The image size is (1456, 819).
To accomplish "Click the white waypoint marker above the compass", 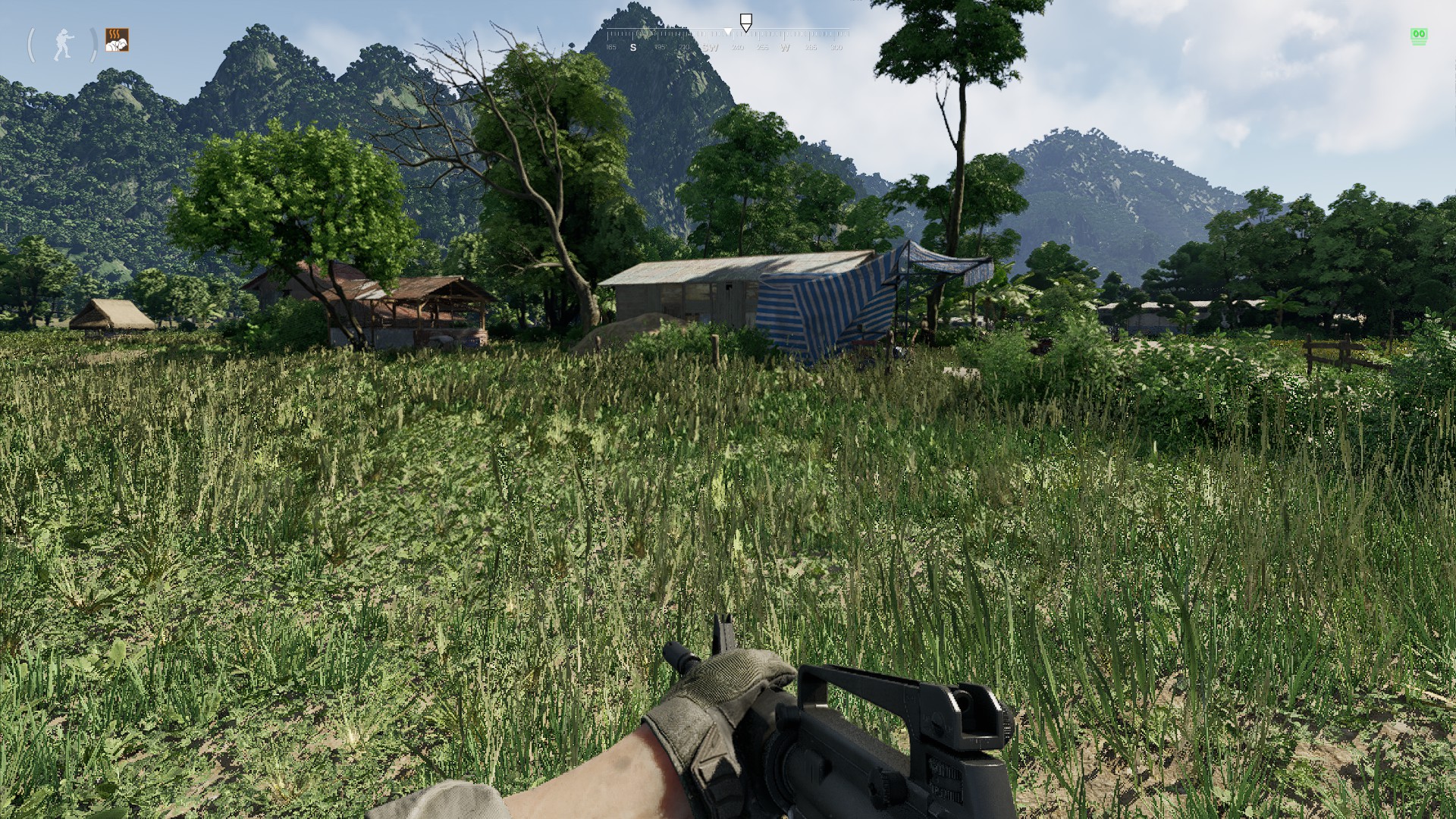I will tap(746, 20).
